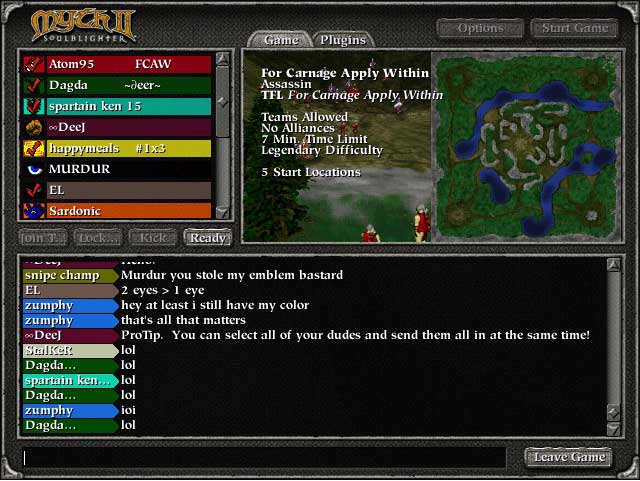Click the player list scroll down arrow
The height and width of the screenshot is (481, 640).
tap(224, 211)
